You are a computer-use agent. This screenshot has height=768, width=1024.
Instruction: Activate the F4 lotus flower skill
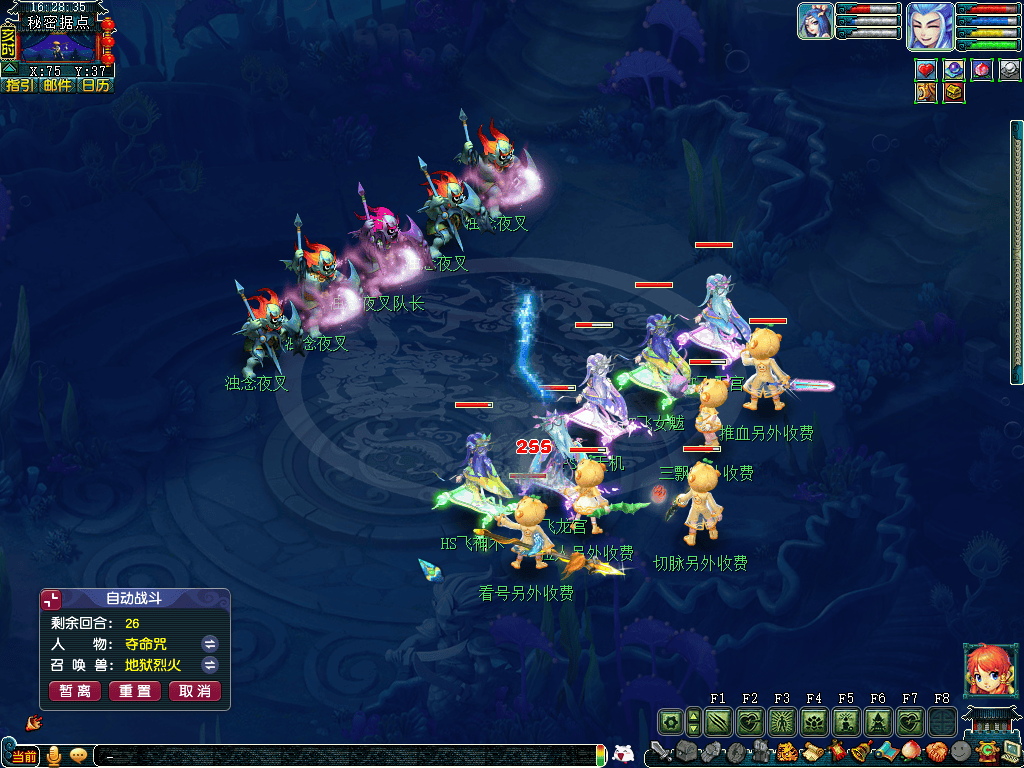pyautogui.click(x=814, y=721)
